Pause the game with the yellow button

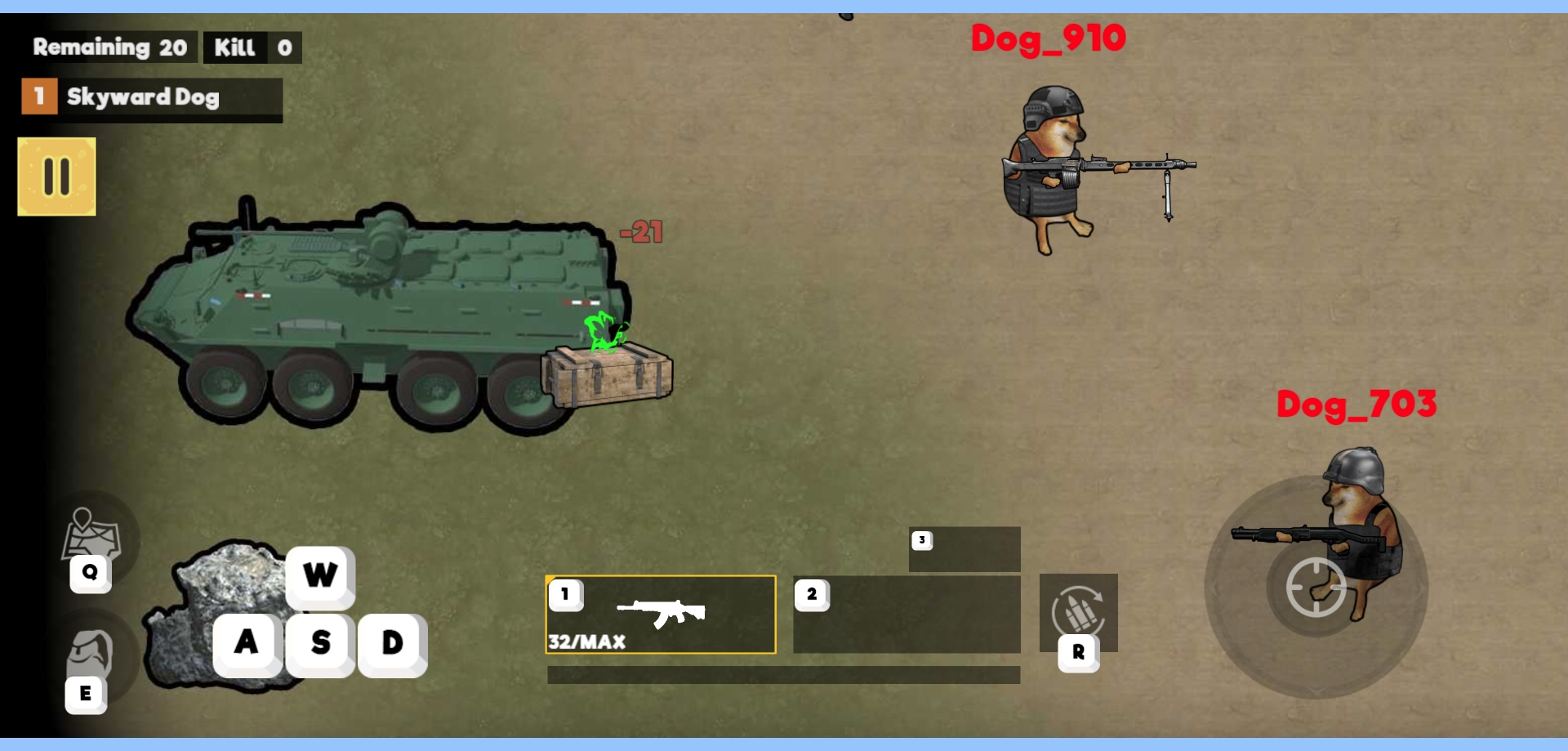(56, 177)
